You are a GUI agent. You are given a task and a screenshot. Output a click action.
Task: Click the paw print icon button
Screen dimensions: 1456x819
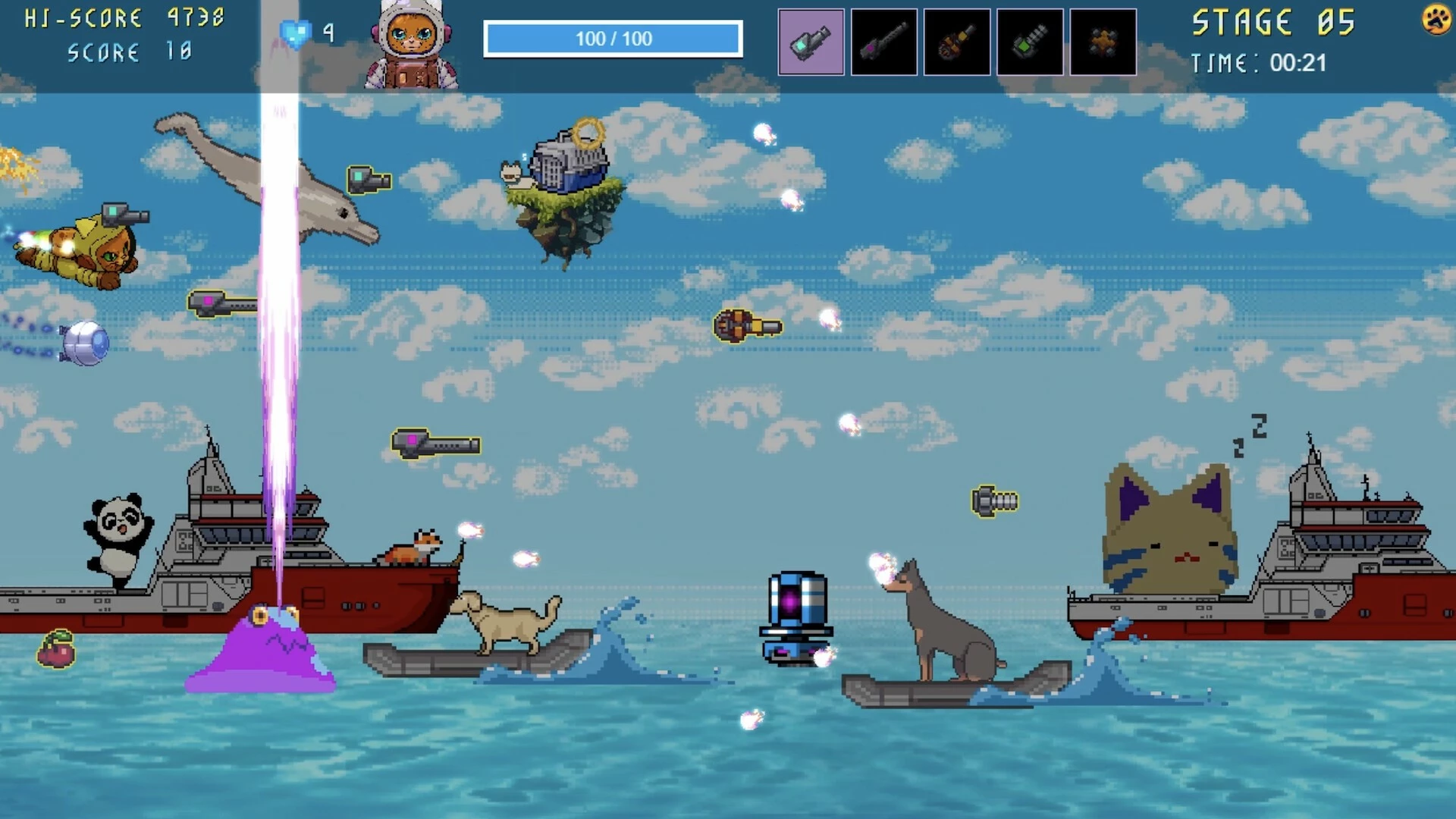point(1436,20)
